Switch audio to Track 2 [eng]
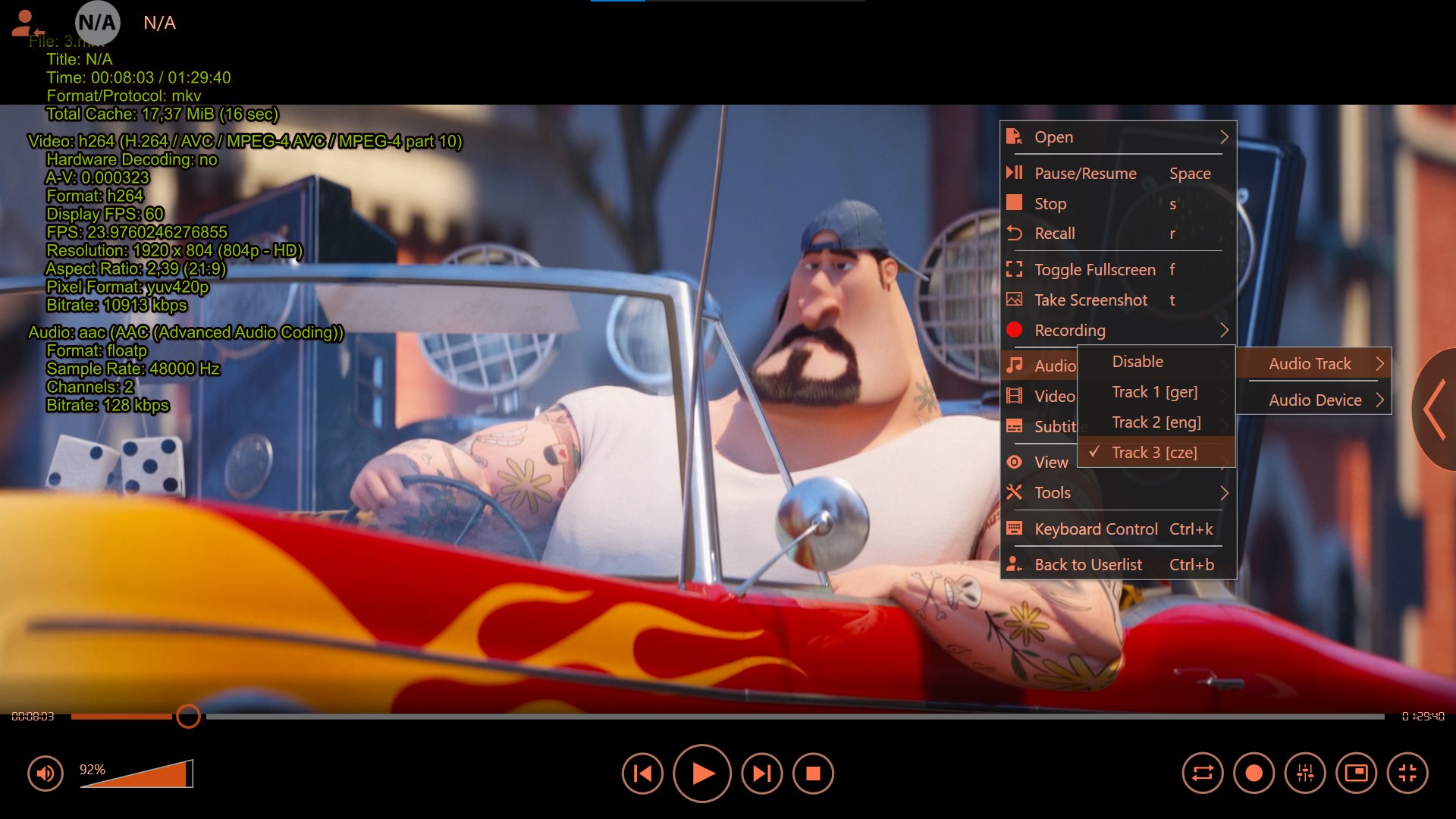Viewport: 1456px width, 819px height. pyautogui.click(x=1156, y=422)
